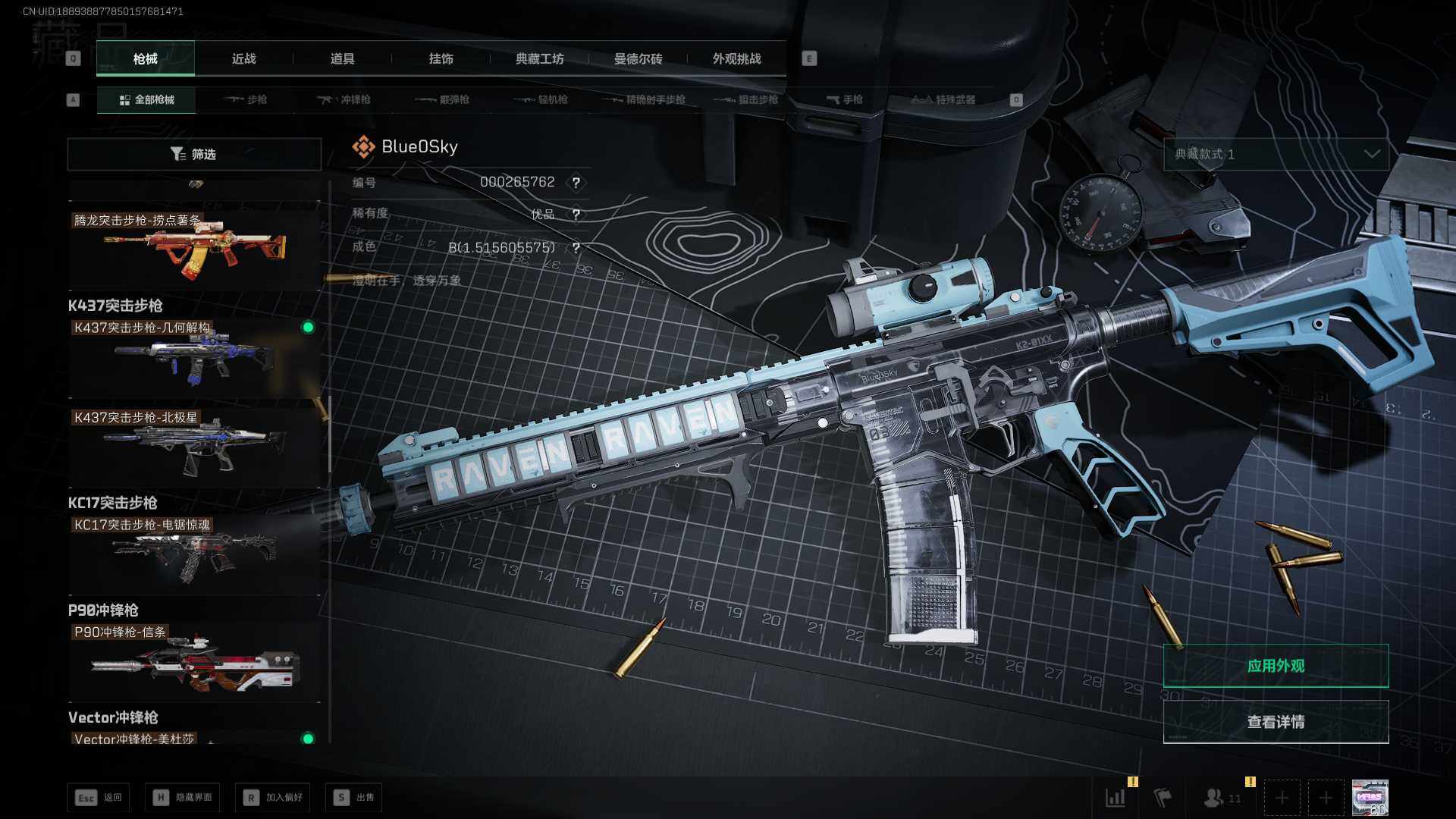Select the 挂饰 tab

point(441,58)
